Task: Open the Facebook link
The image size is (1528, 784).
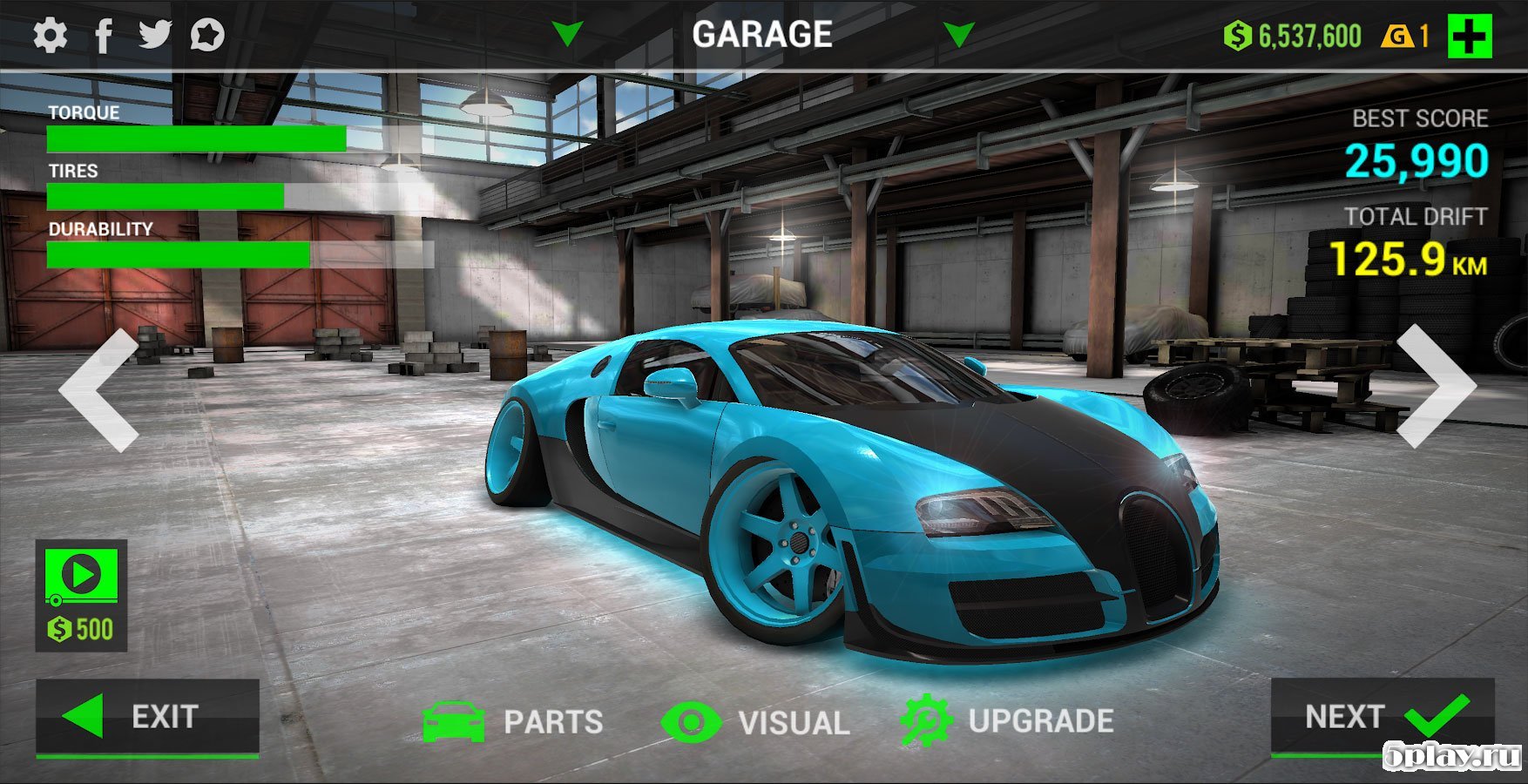Action: (104, 36)
